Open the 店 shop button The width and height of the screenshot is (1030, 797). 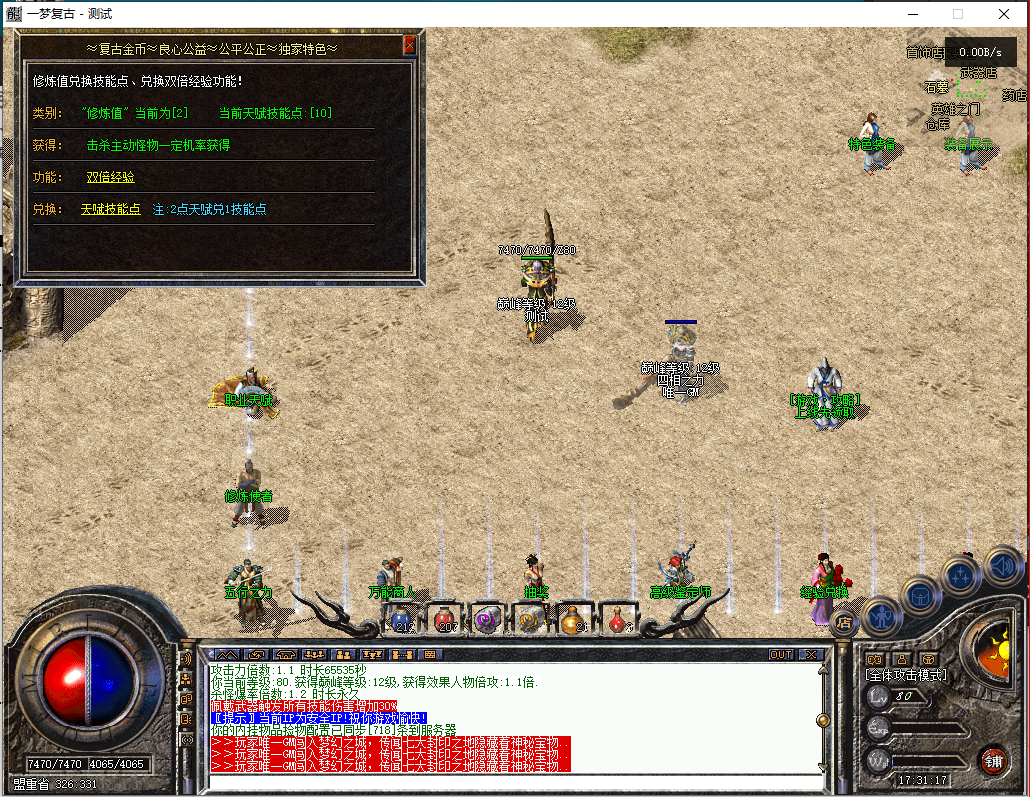pos(844,623)
